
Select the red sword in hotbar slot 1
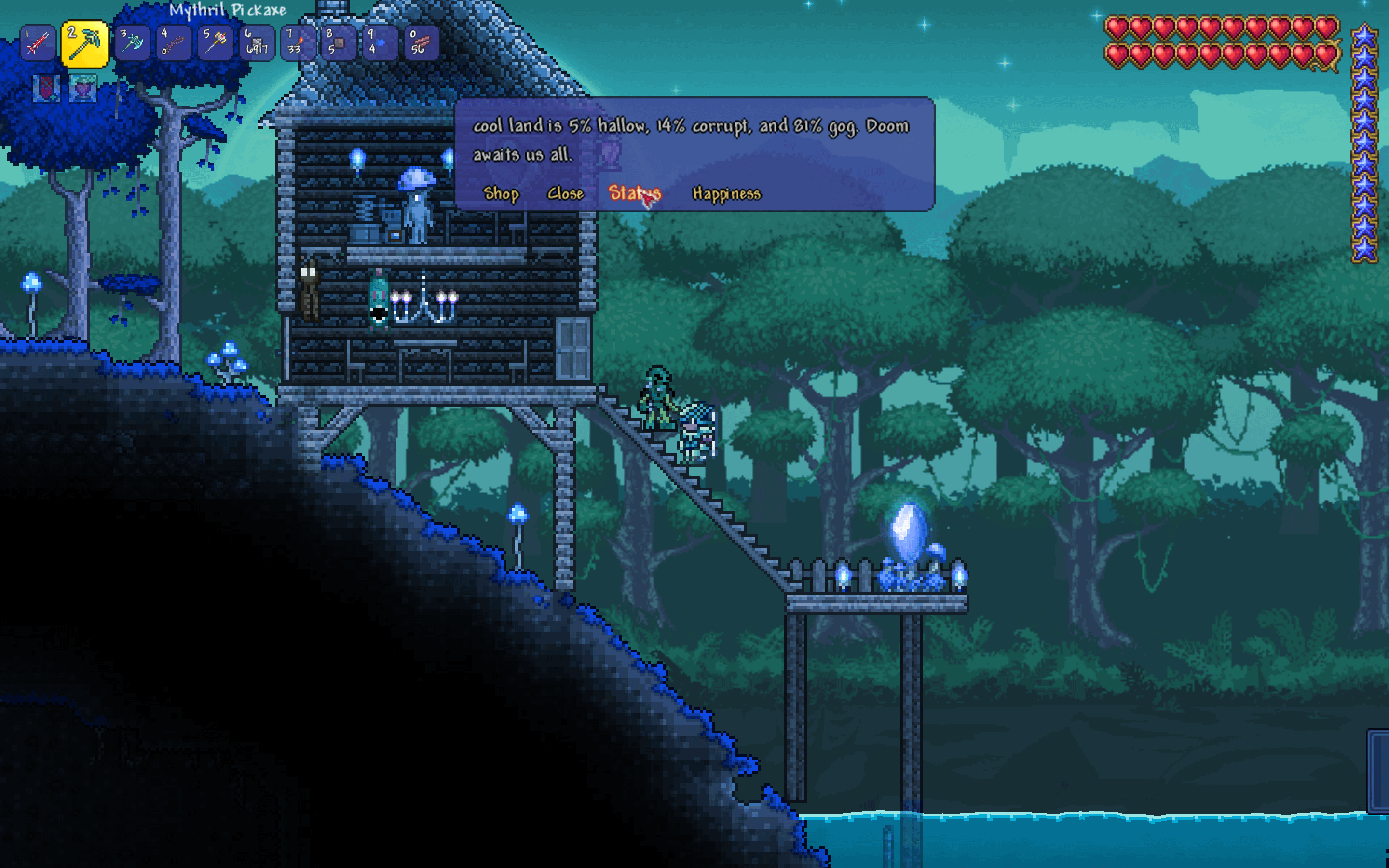tap(38, 43)
